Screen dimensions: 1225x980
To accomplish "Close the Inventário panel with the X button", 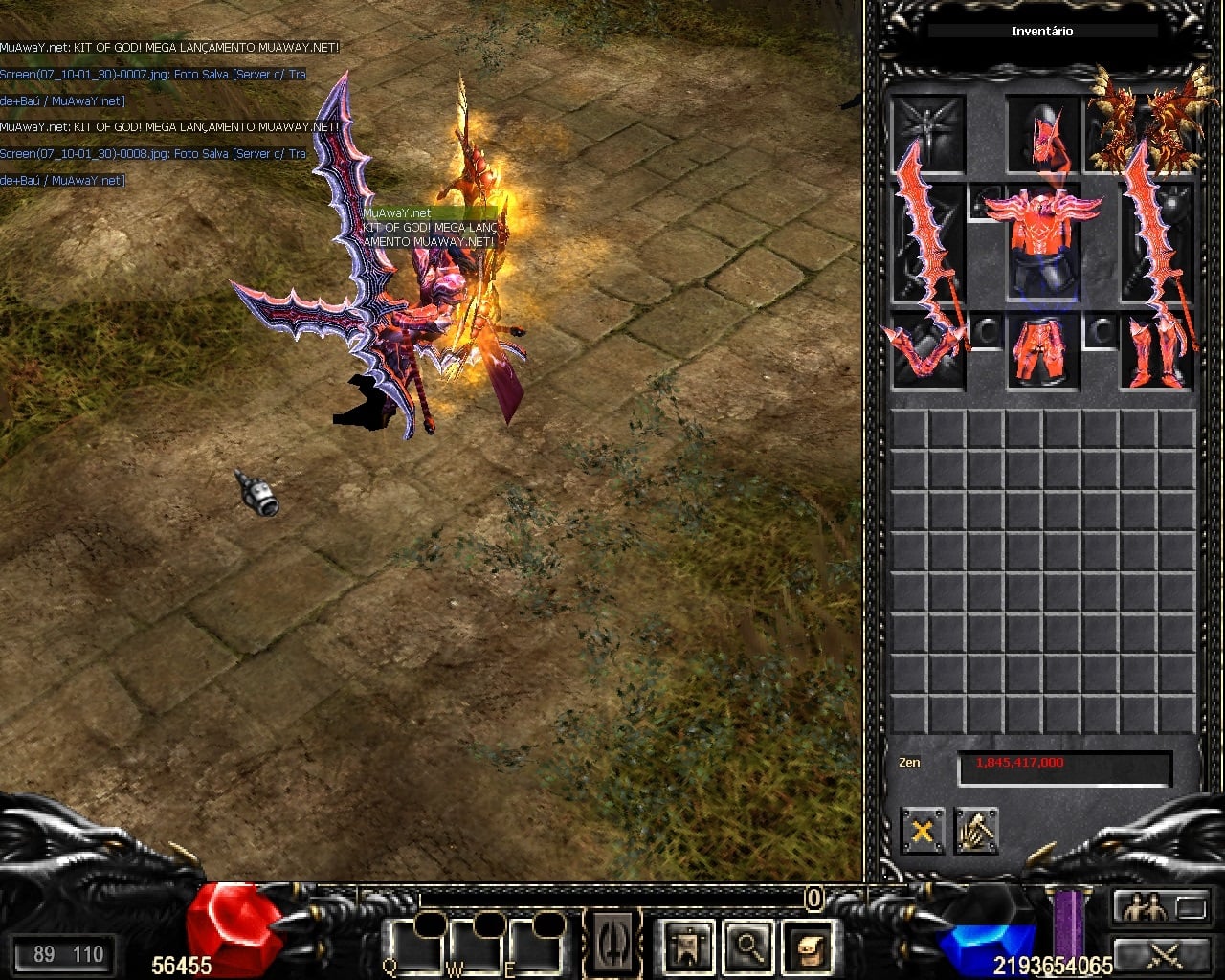I will [922, 831].
